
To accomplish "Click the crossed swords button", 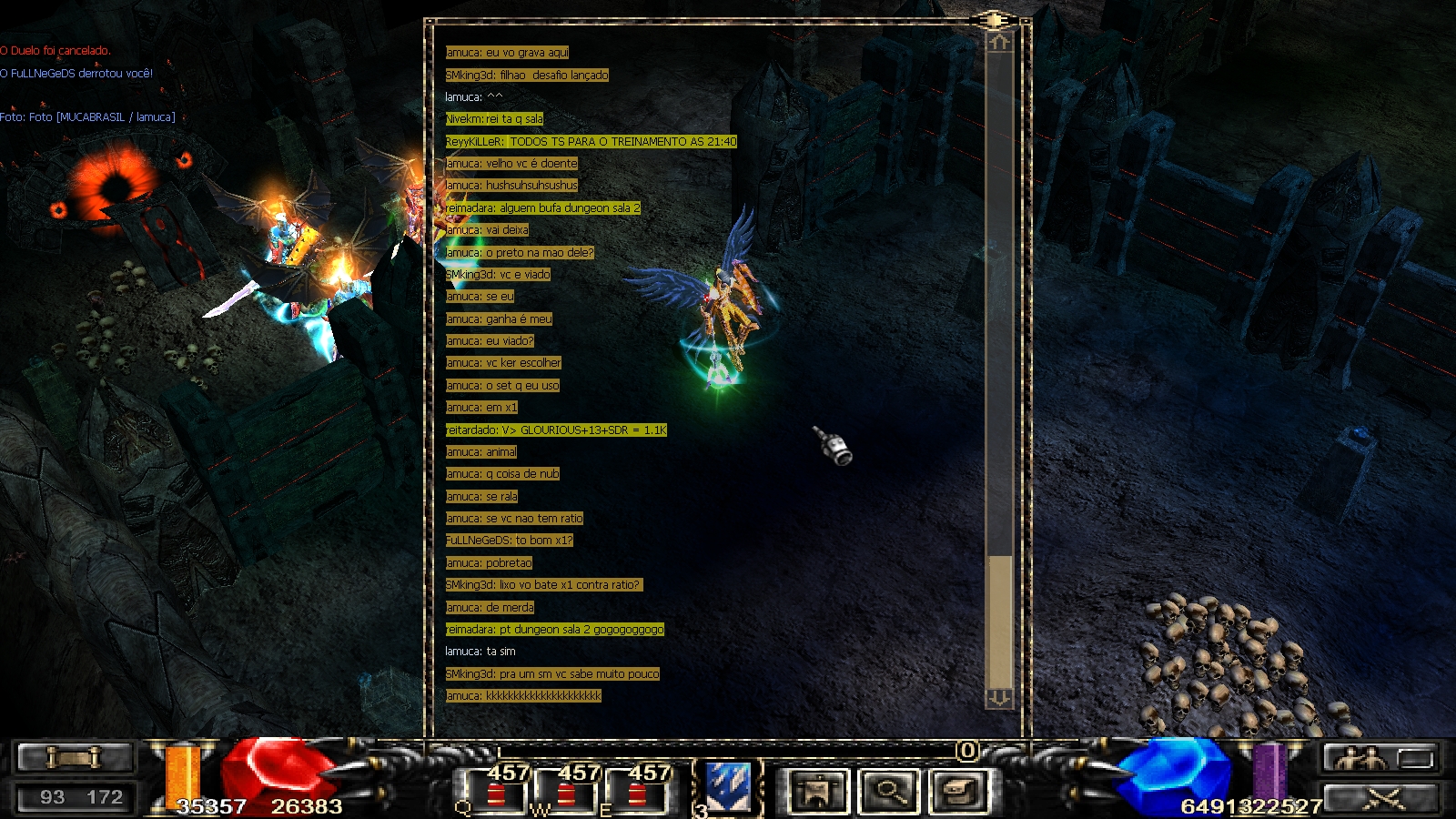I will coord(1382,798).
